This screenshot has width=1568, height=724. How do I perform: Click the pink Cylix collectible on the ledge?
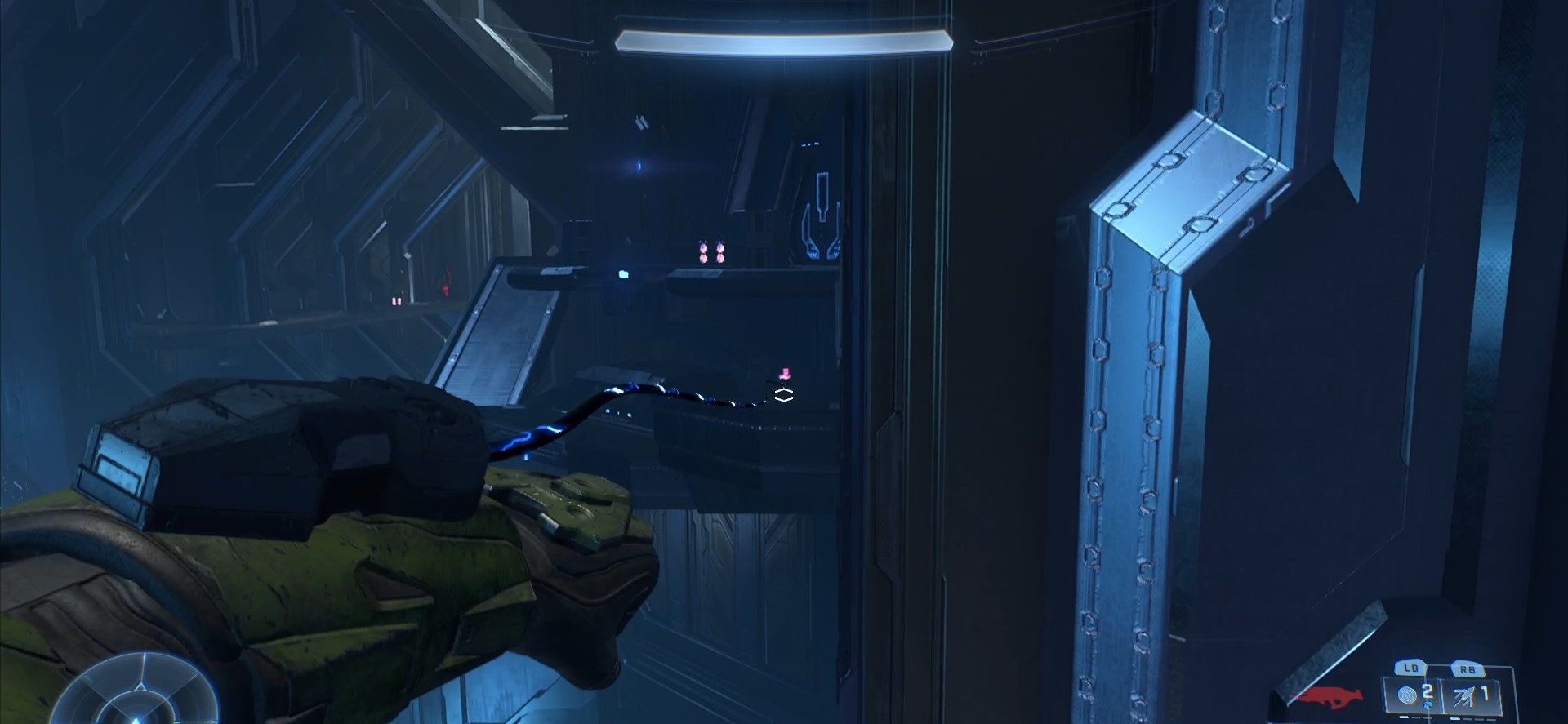click(x=784, y=374)
